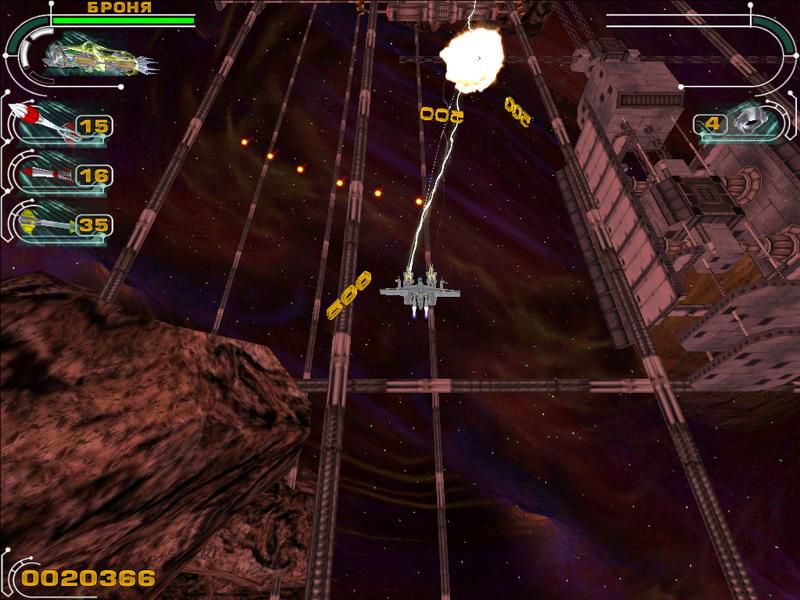Activate the silver special item icon
This screenshot has height=600, width=800.
746,122
